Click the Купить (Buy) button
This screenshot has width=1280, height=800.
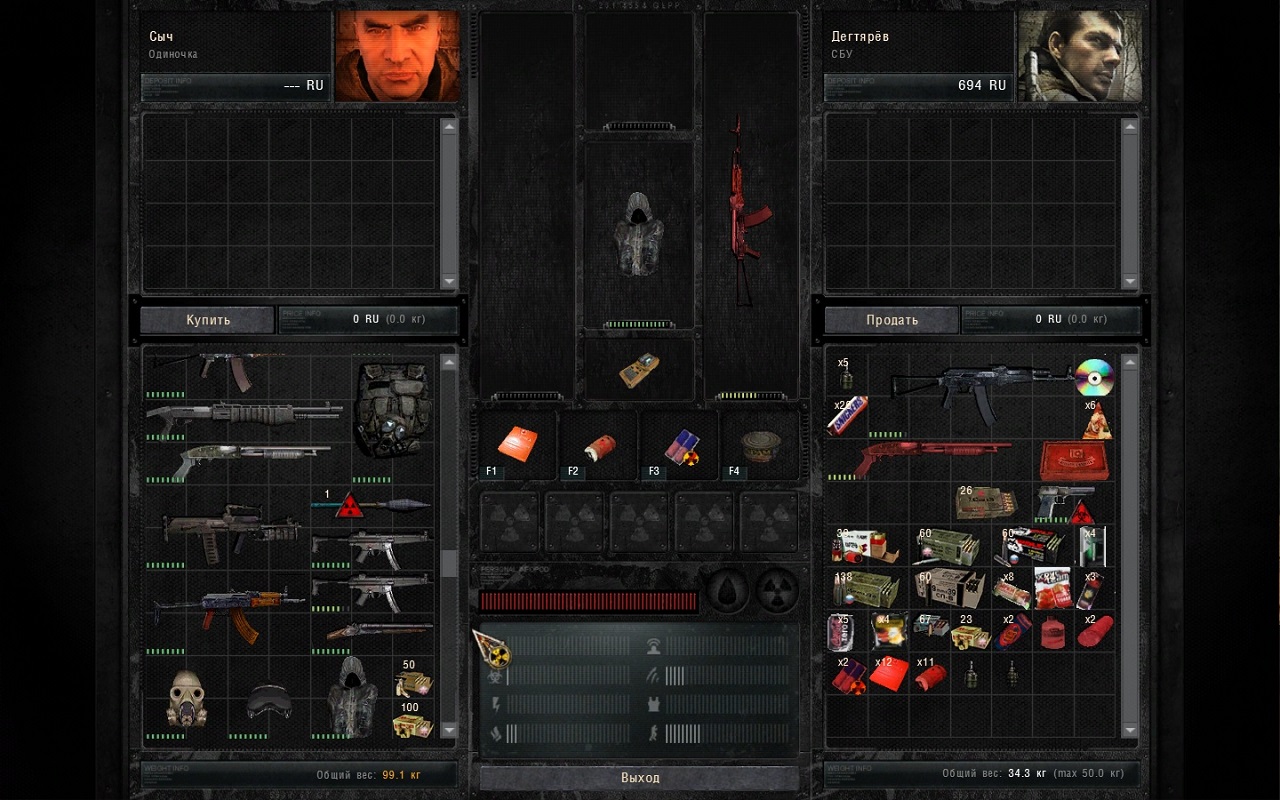[x=207, y=320]
